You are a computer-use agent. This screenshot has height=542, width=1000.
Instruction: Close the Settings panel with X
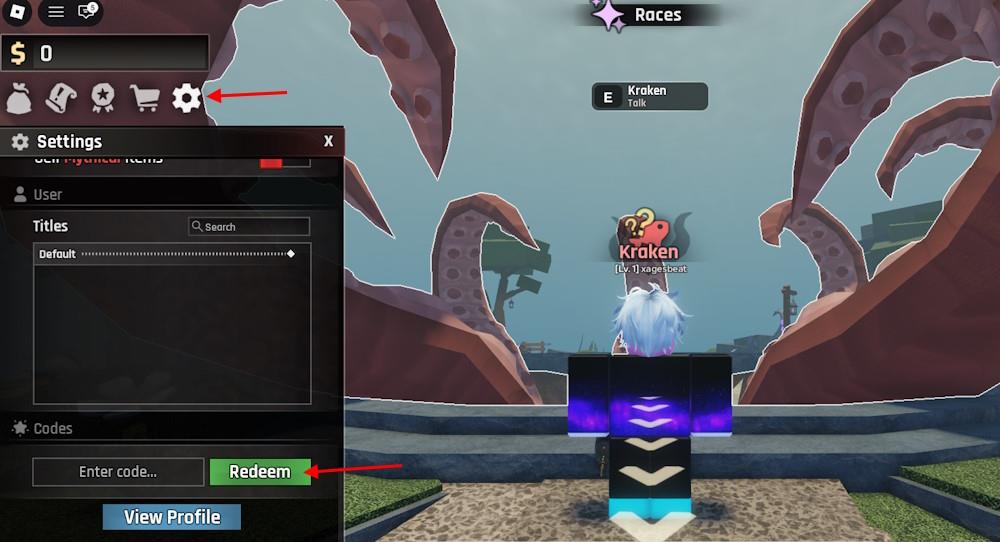coord(328,142)
